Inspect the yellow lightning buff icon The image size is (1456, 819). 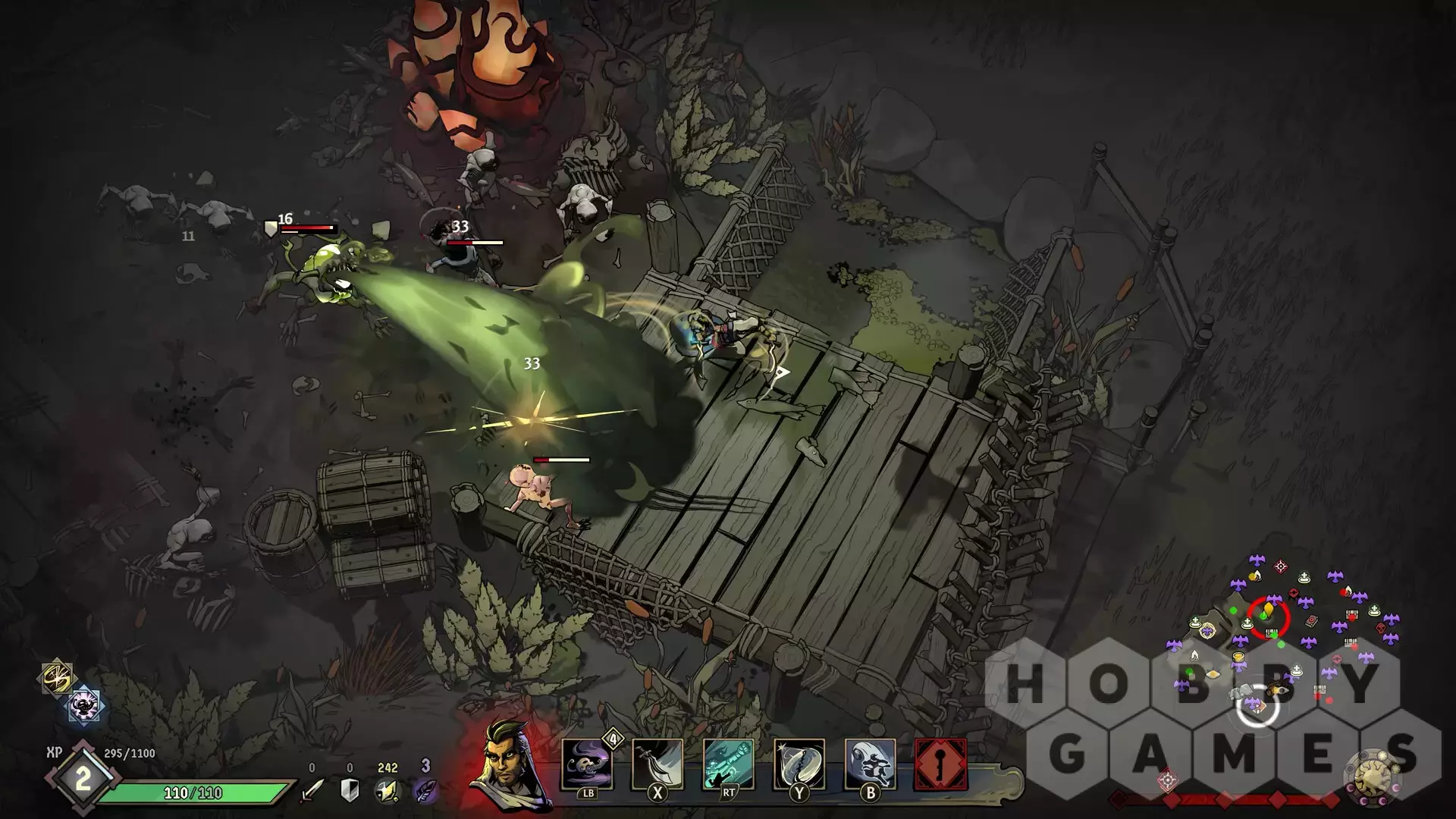point(57,677)
